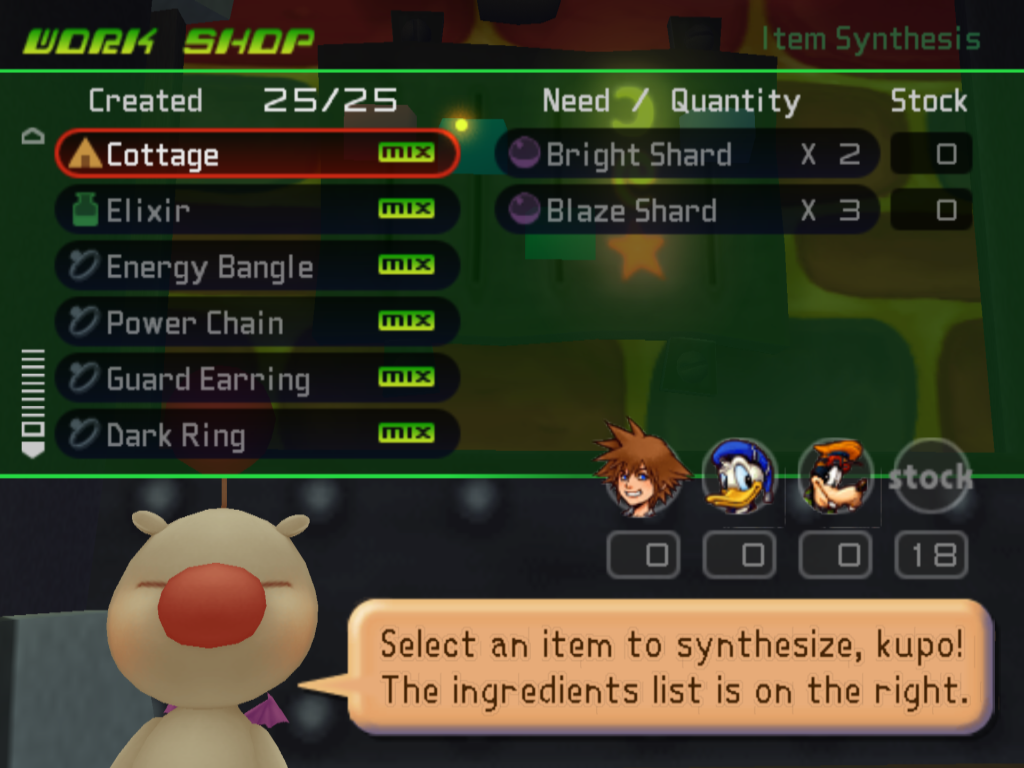
Task: Select Sora's portrait icon
Action: 641,472
